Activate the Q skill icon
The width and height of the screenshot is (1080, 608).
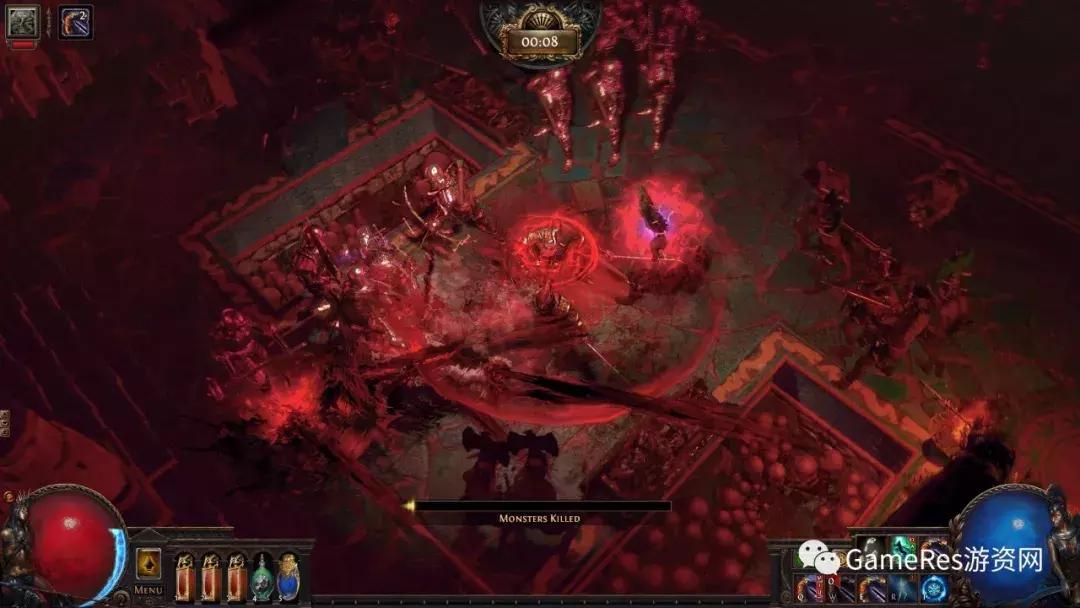[808, 588]
